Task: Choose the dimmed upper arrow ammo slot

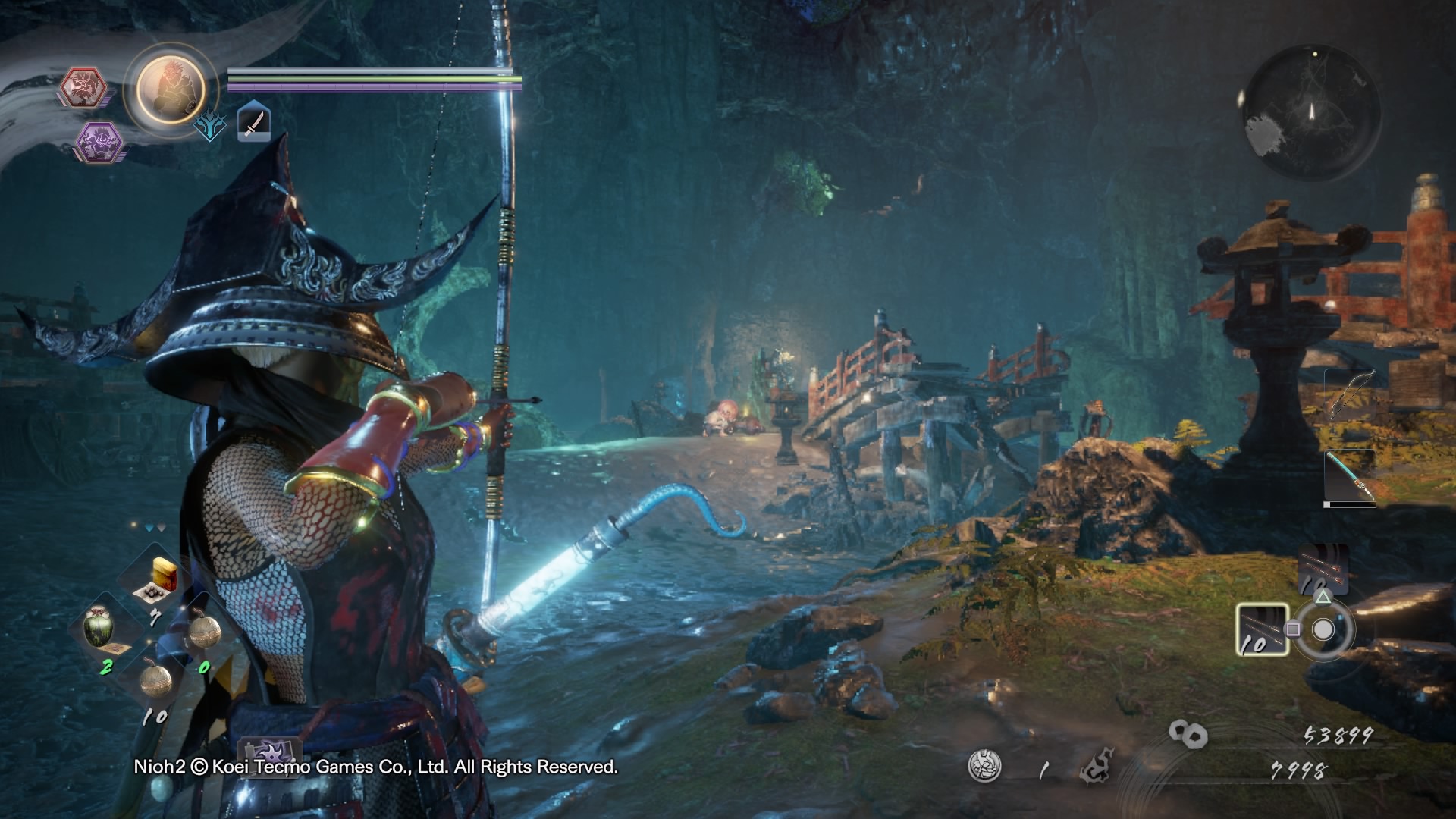Action: point(1323,568)
